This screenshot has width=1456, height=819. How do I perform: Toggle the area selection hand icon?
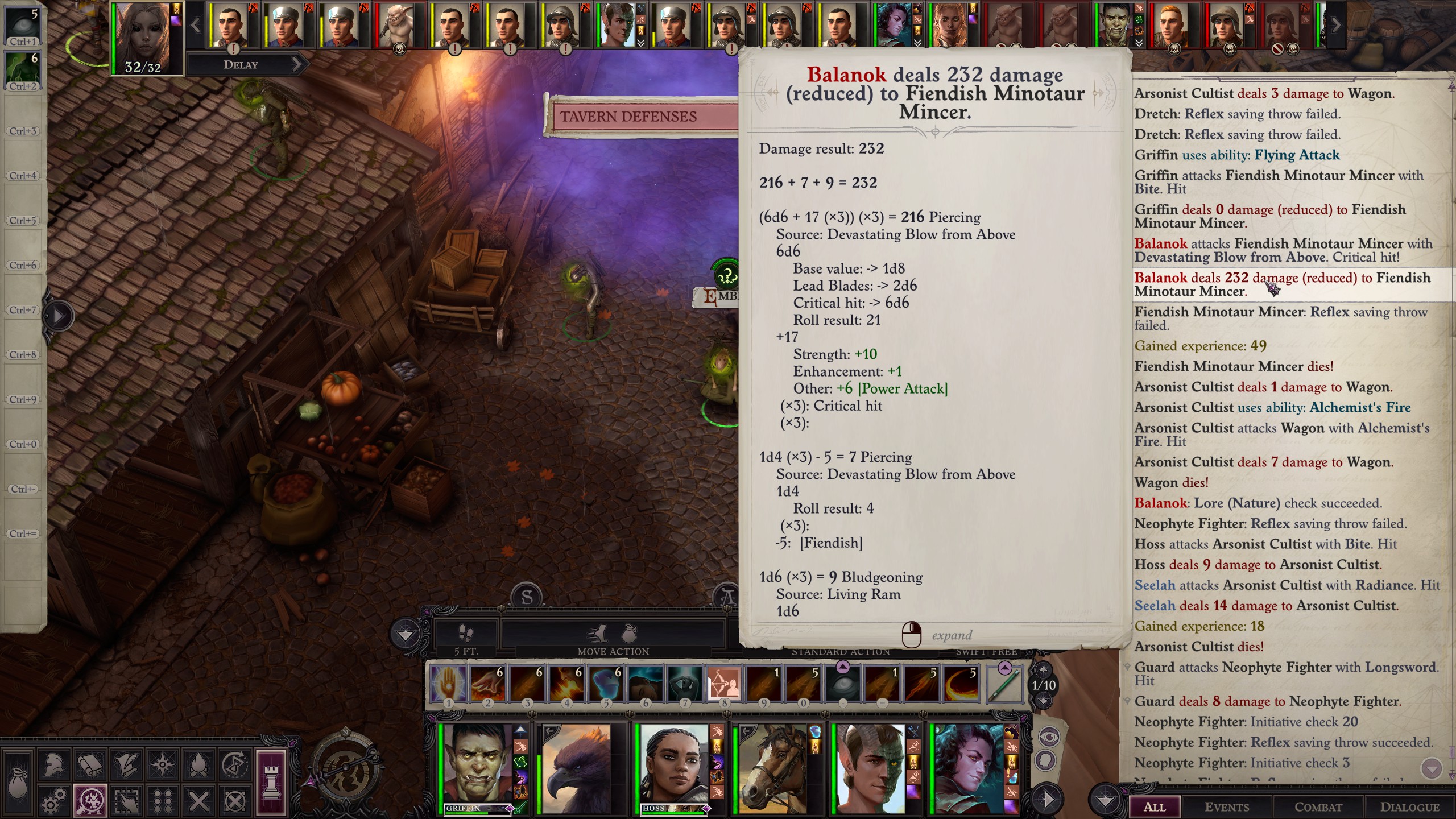[126, 800]
